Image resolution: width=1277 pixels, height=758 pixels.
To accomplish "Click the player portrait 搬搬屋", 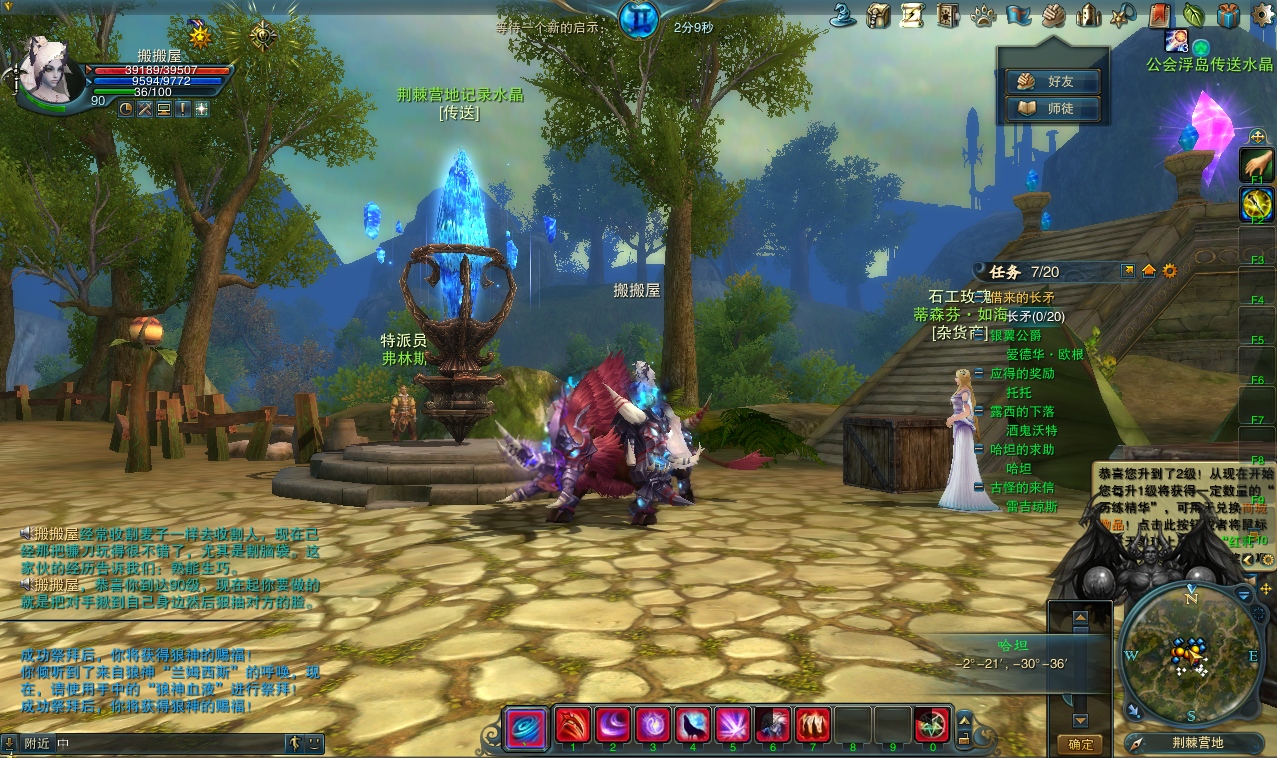I will tap(52, 71).
